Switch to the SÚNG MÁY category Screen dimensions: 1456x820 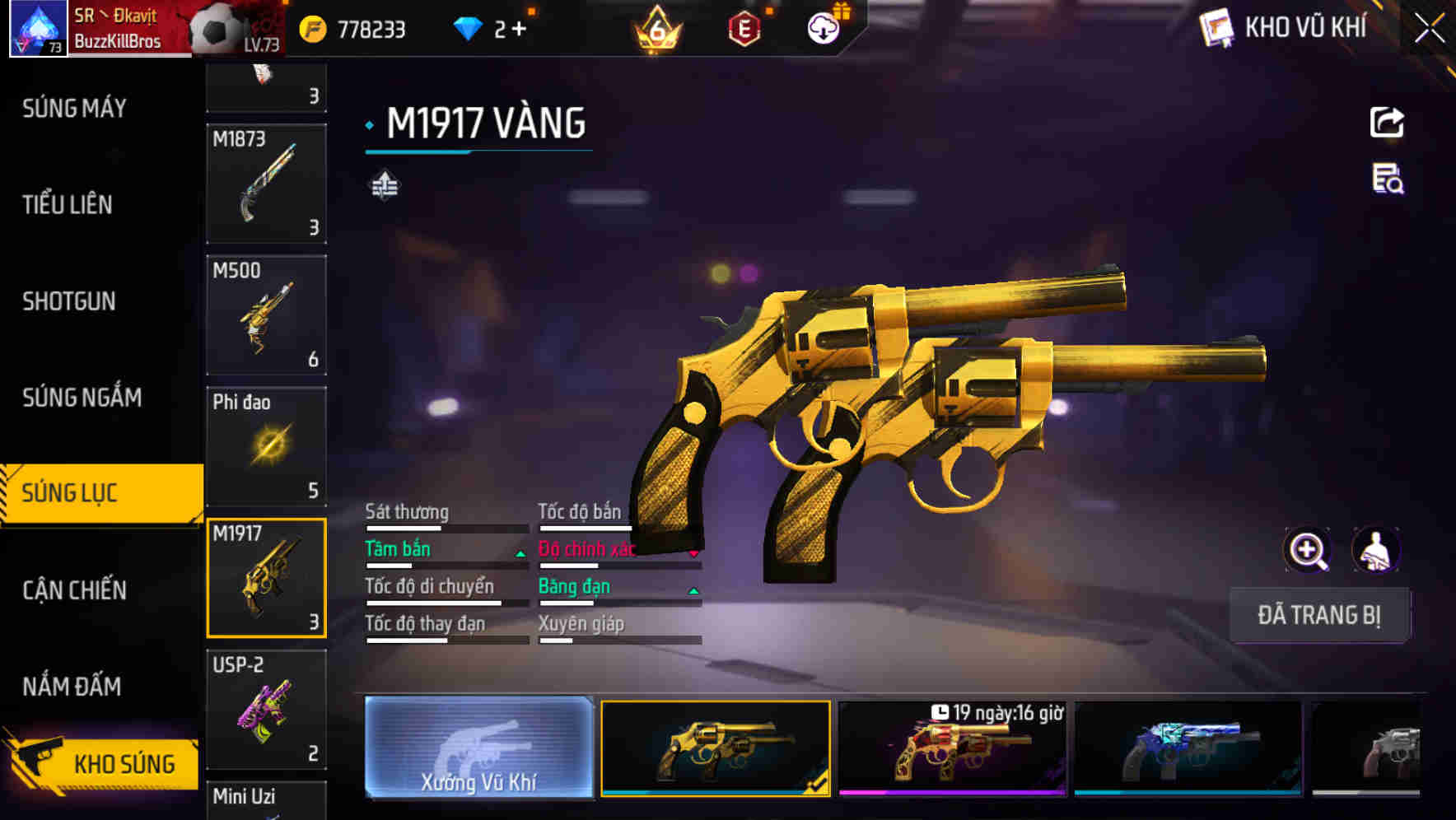tap(74, 108)
